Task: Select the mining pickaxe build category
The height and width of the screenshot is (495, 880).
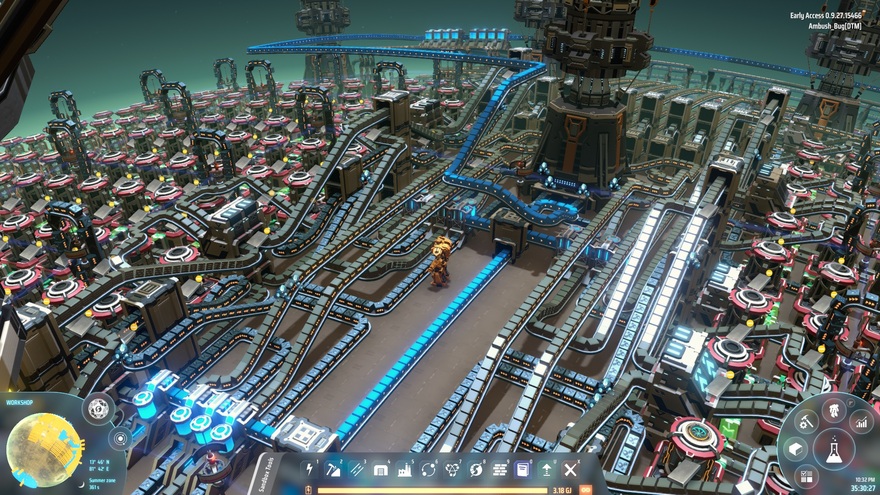Action: click(x=333, y=469)
